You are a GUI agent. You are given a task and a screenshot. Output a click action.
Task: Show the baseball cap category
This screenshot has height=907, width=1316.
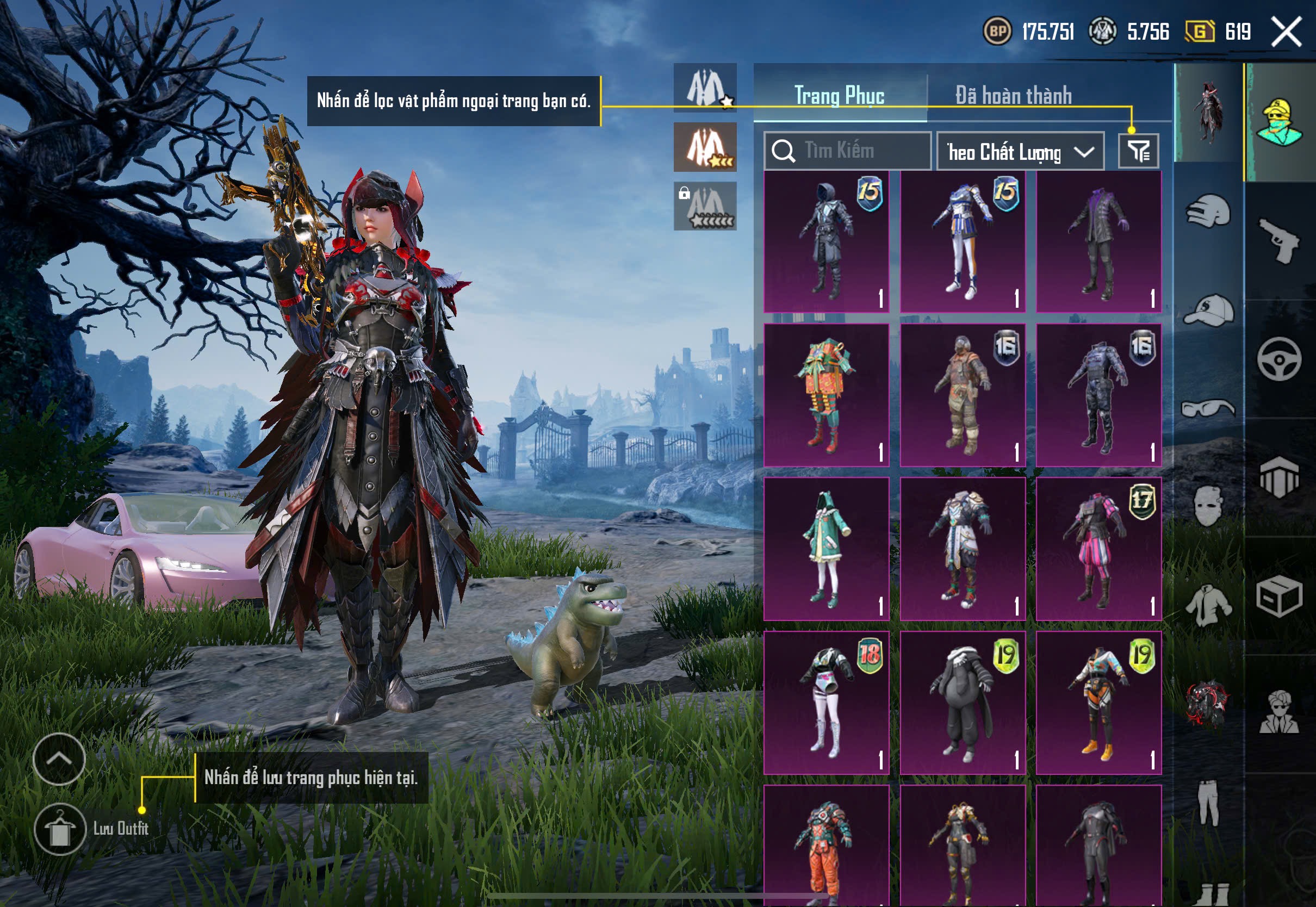pos(1208,310)
